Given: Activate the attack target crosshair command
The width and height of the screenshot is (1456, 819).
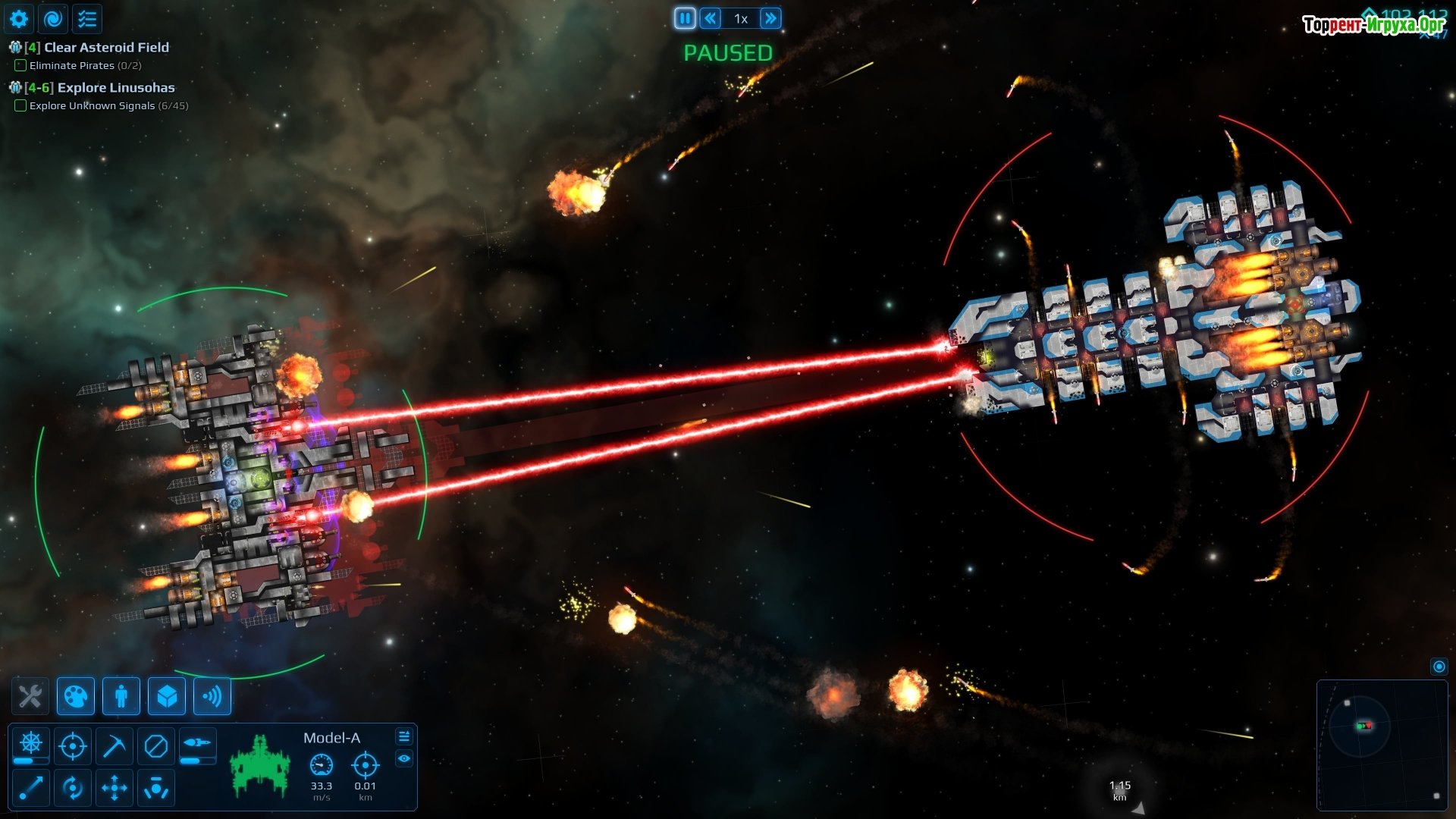Looking at the screenshot, I should point(73,746).
